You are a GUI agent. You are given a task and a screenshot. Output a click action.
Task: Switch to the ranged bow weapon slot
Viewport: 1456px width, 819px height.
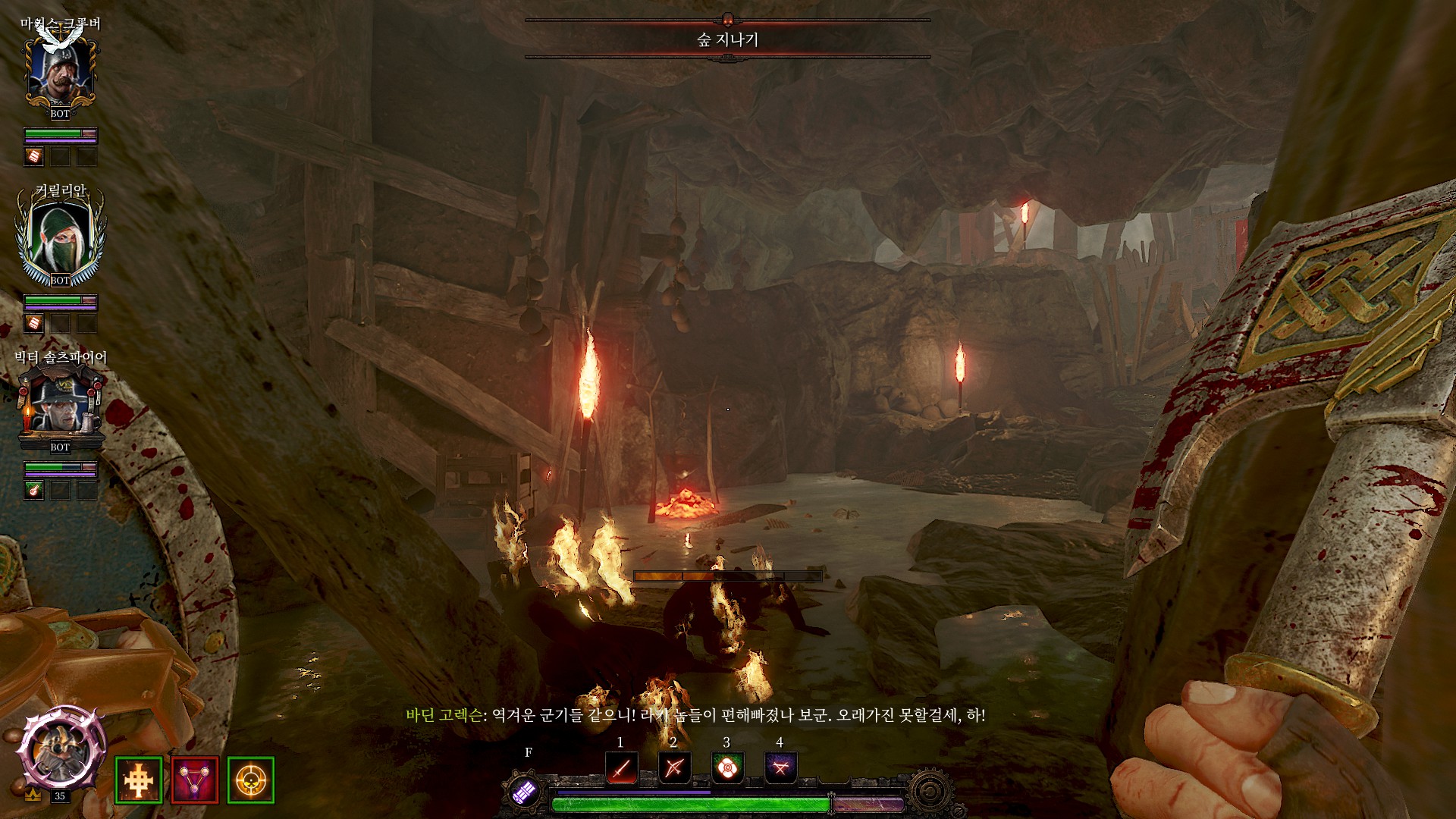click(674, 768)
